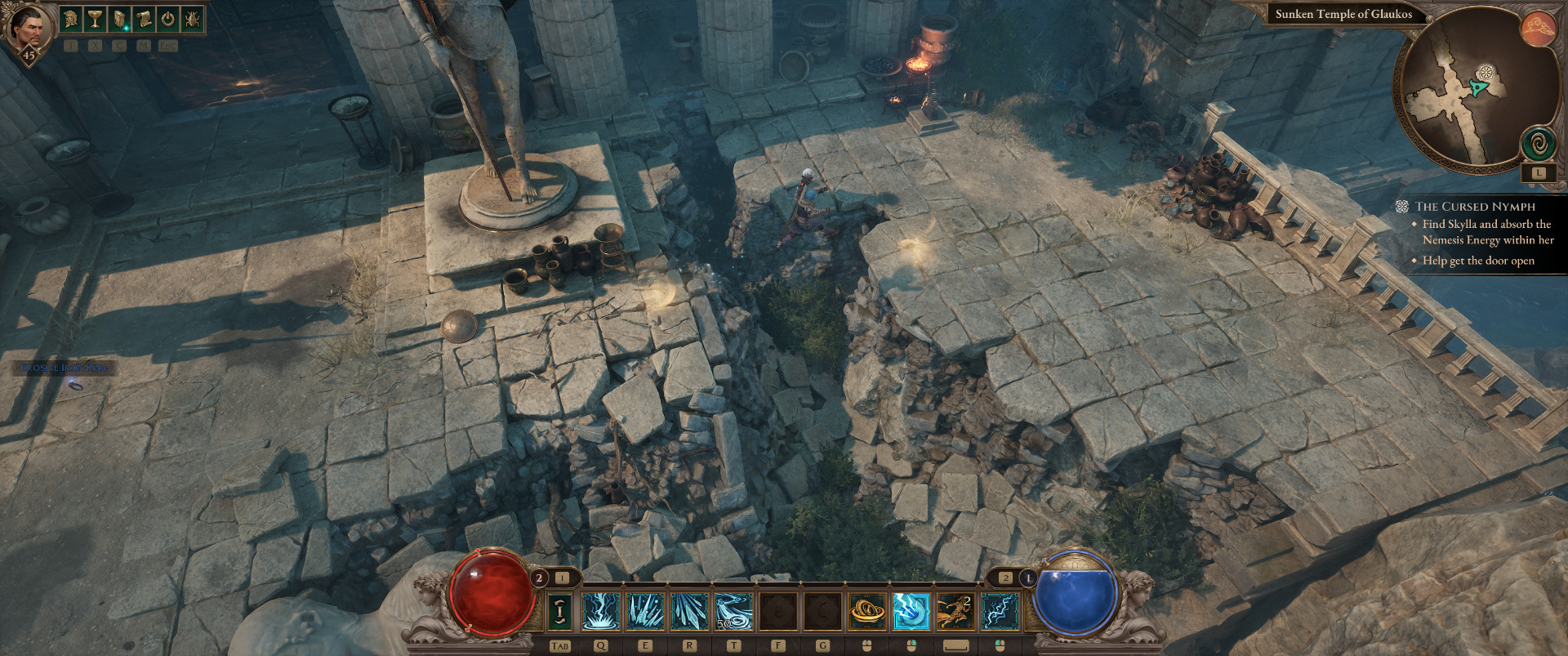
Task: Select the golden rings skill
Action: (867, 611)
